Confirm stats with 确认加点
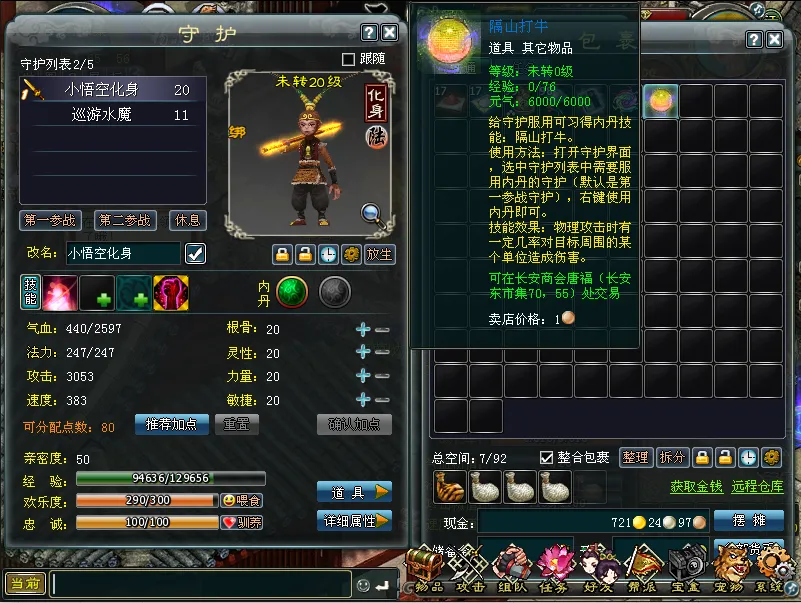This screenshot has height=603, width=801. click(x=354, y=424)
